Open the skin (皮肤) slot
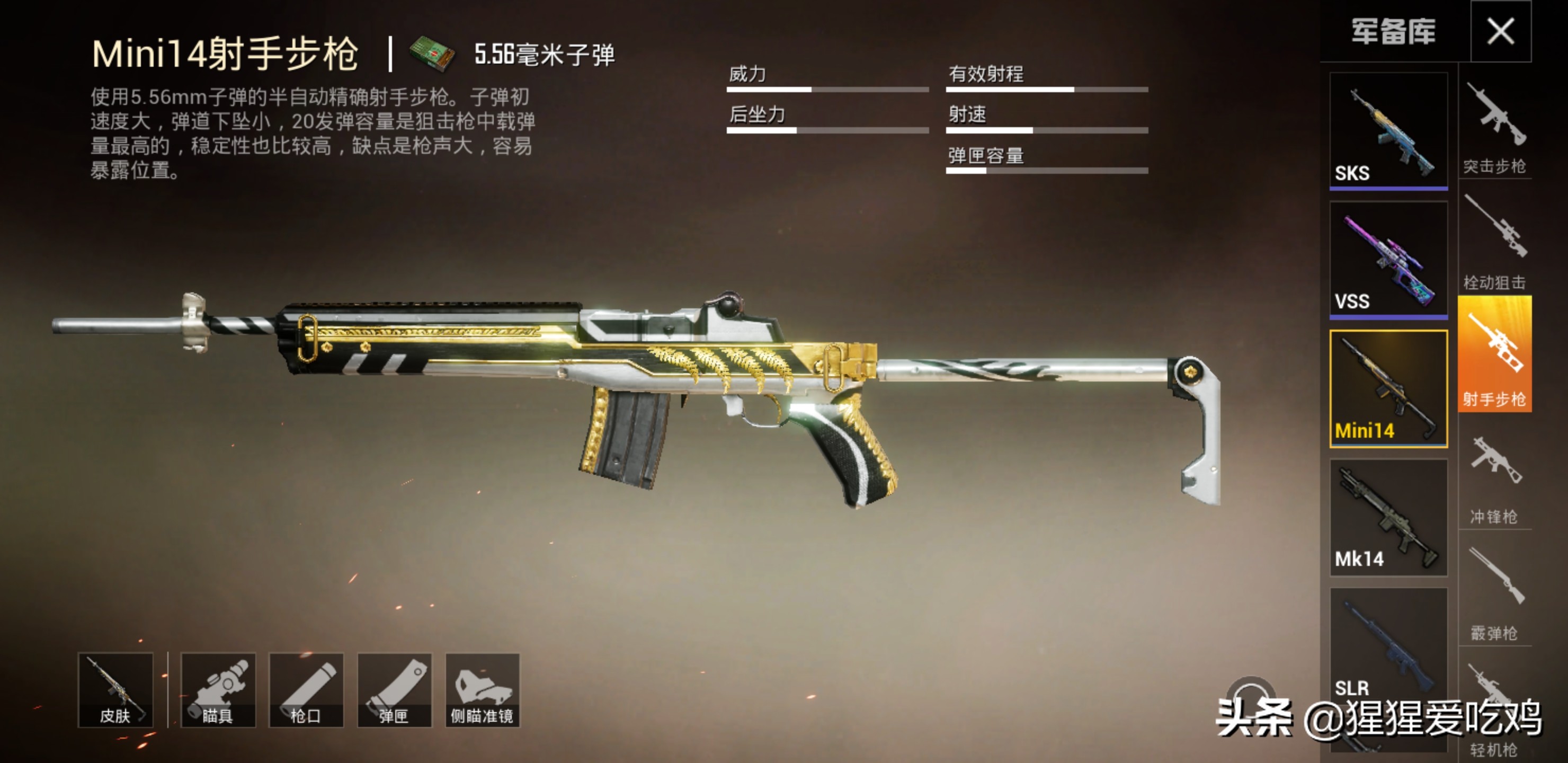The image size is (1568, 763). click(x=115, y=690)
